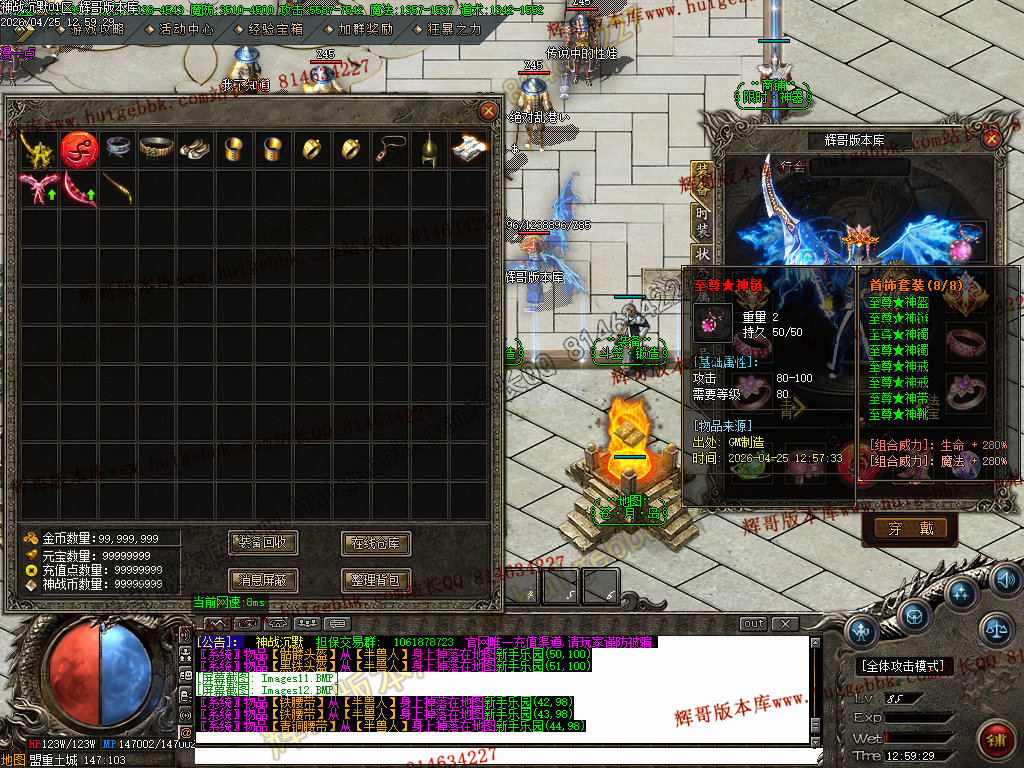
Task: Open 游戏攻略 game guide menu
Action: click(x=96, y=29)
